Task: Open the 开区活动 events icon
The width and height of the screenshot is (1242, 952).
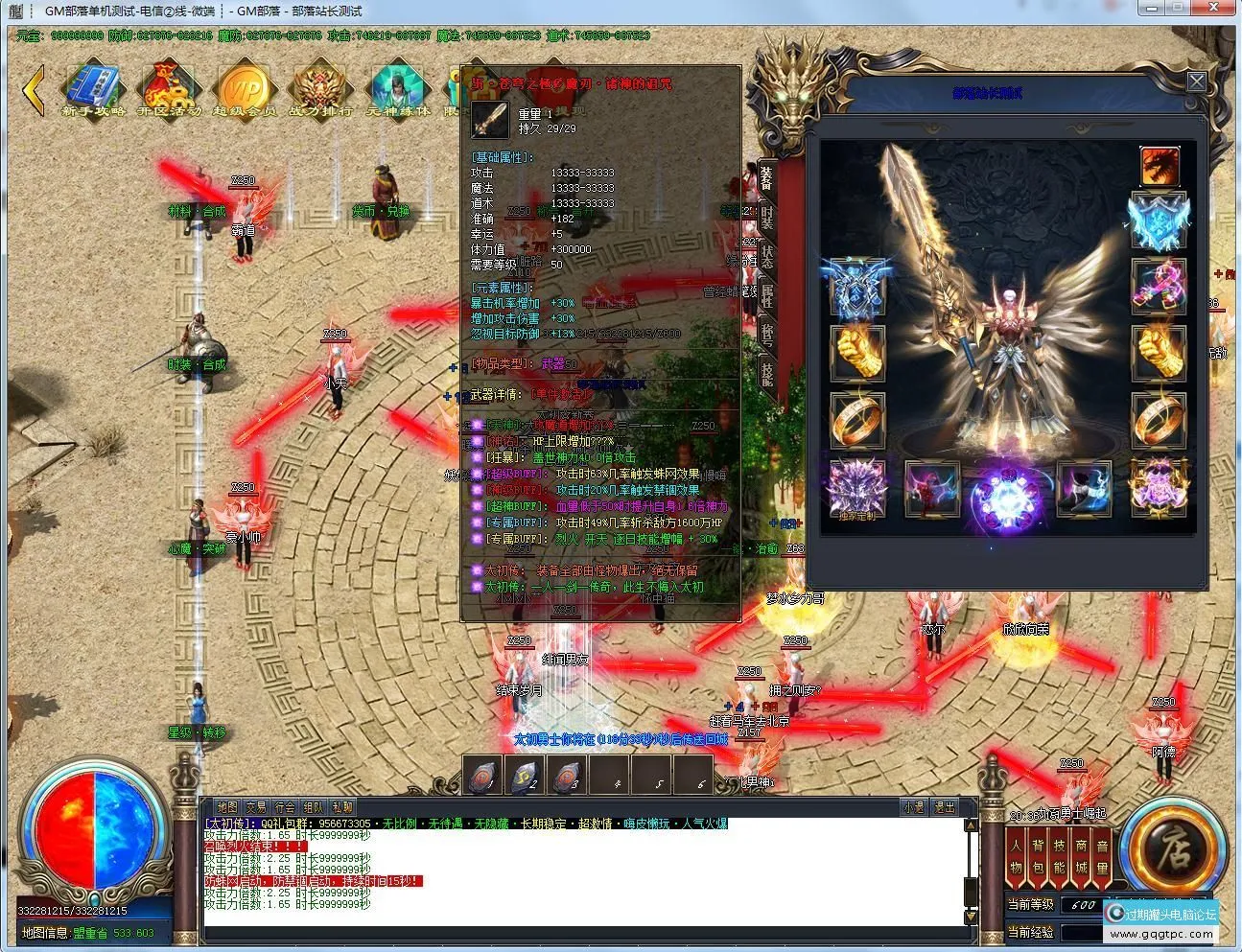Action: click(x=169, y=88)
